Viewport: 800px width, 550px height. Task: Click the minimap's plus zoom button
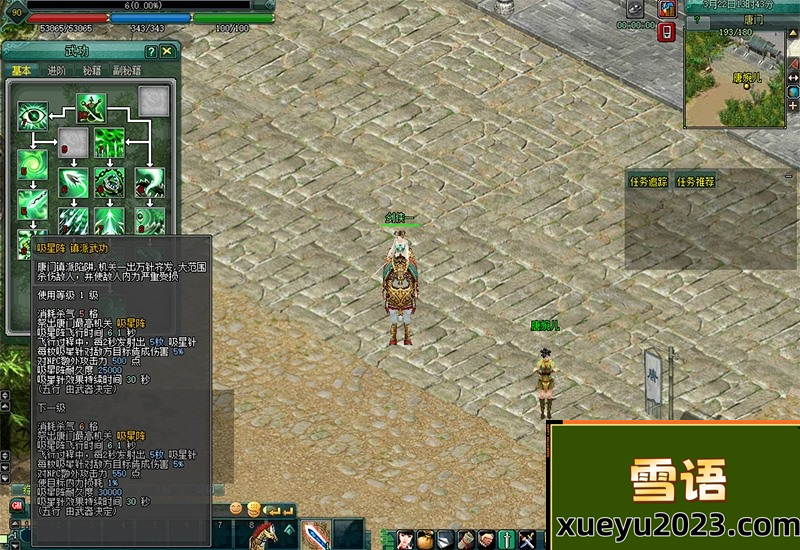pos(793,105)
